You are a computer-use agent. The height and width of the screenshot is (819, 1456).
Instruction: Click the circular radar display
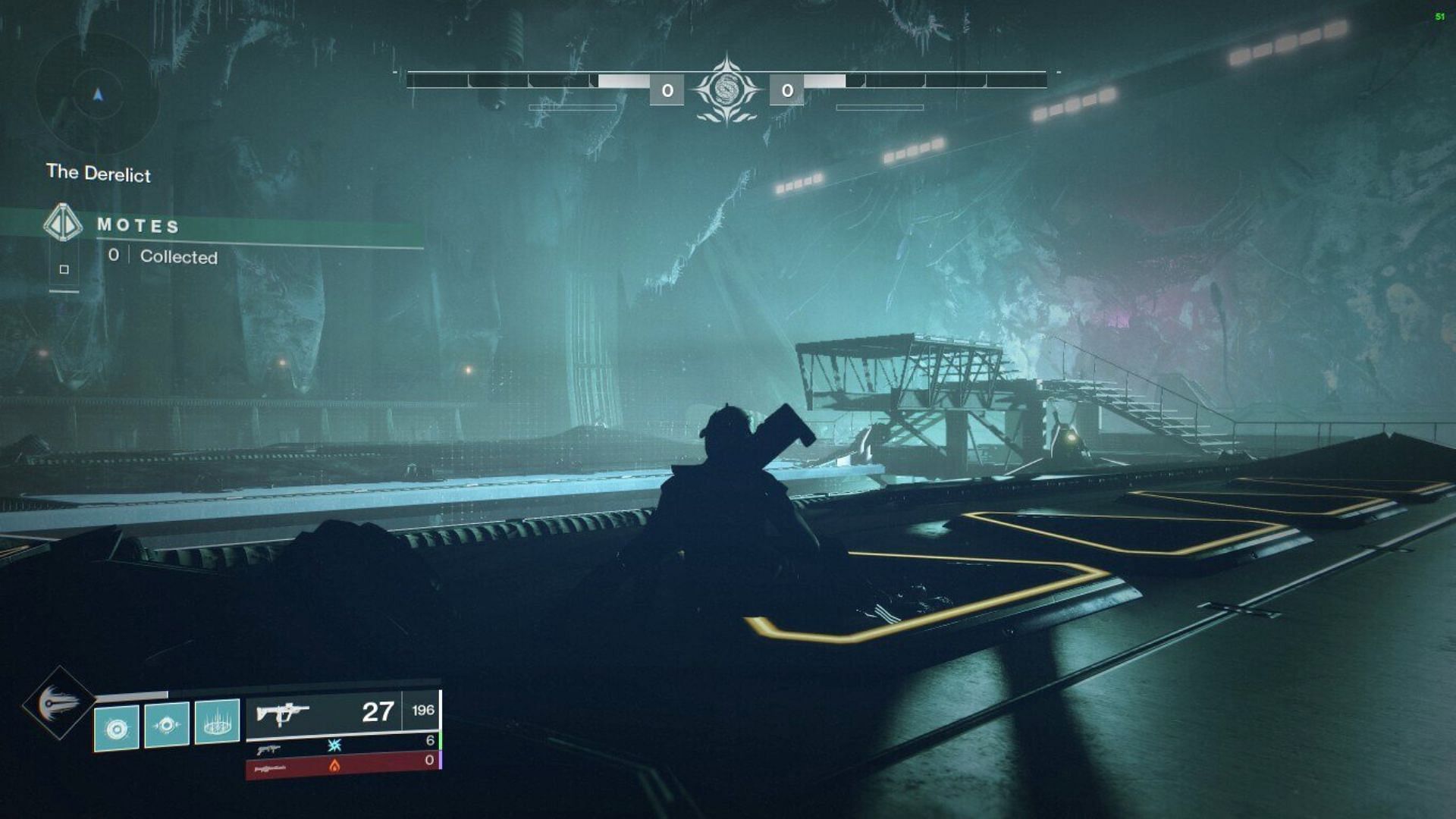(x=97, y=94)
